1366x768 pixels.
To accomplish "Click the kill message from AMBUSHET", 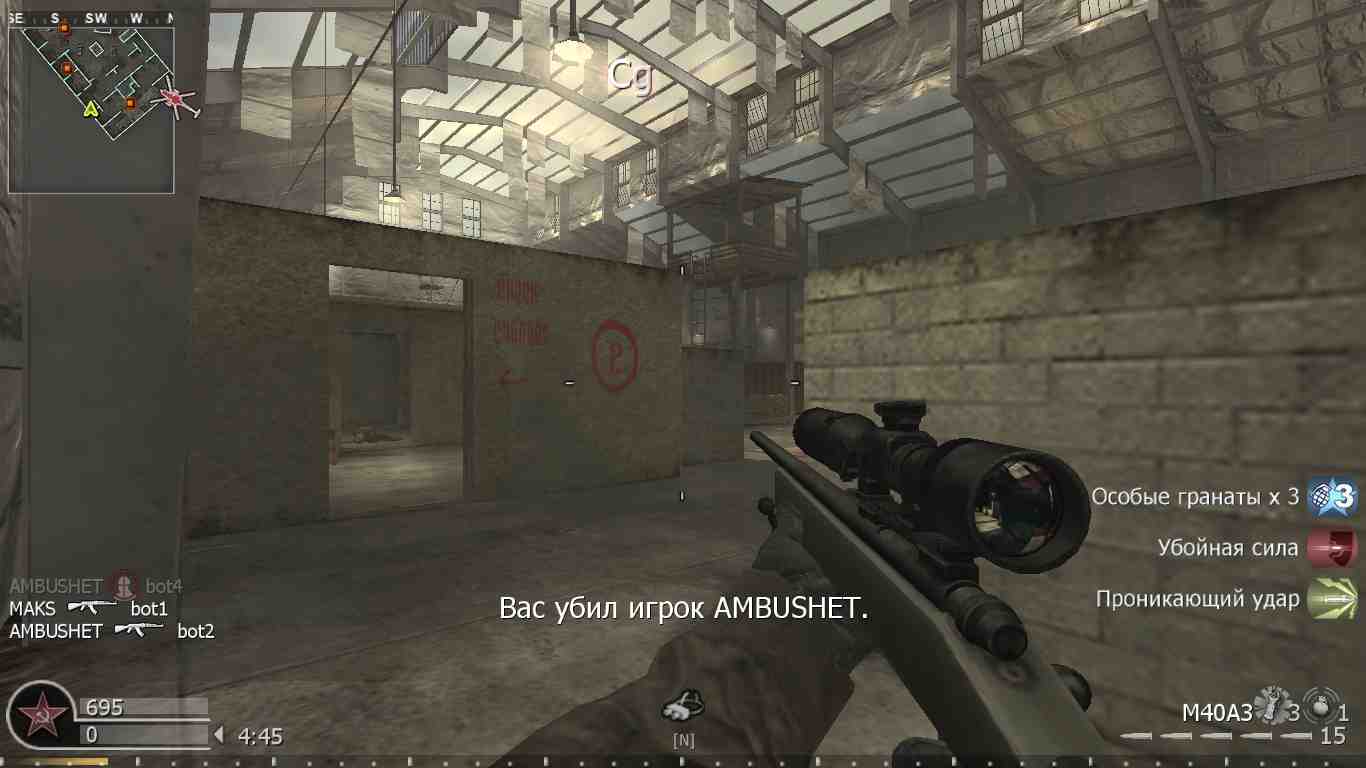I will (683, 608).
